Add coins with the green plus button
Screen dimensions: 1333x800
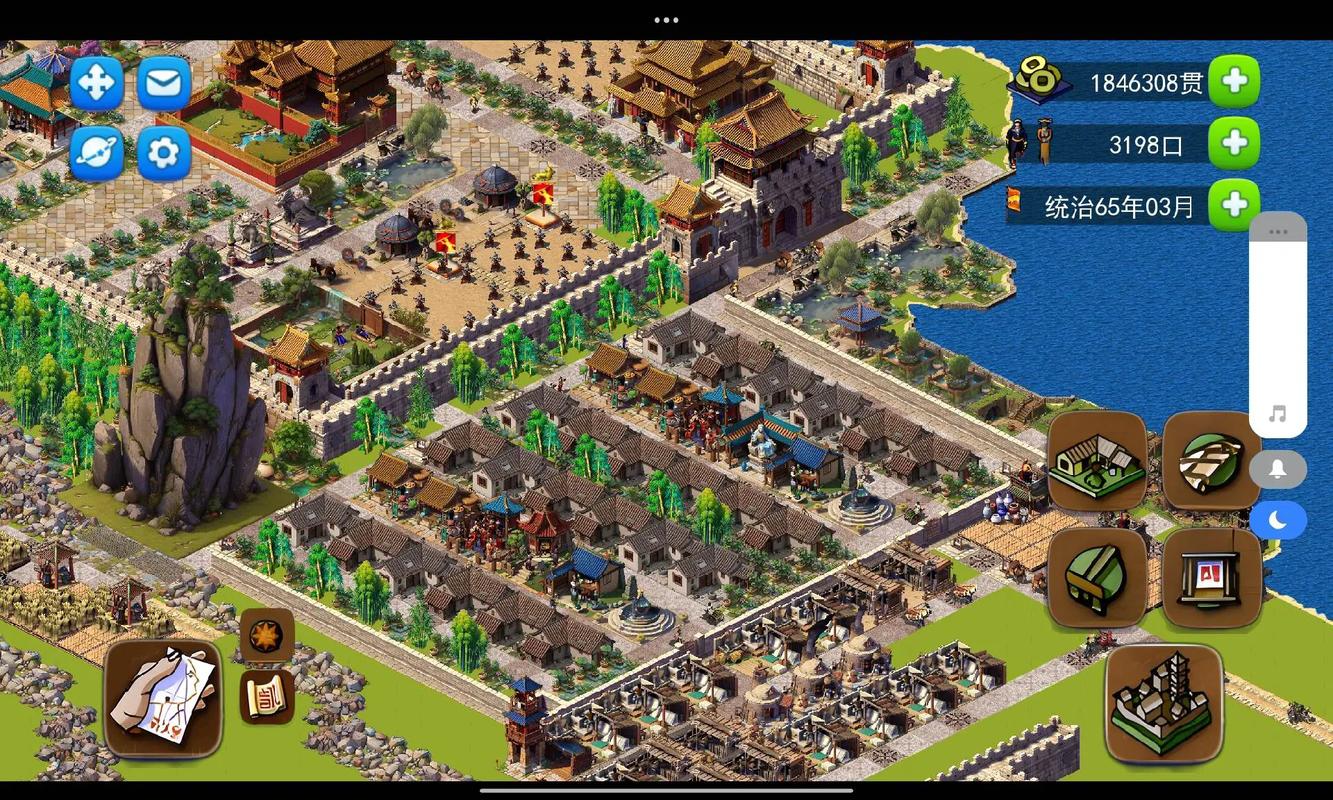(x=1234, y=82)
